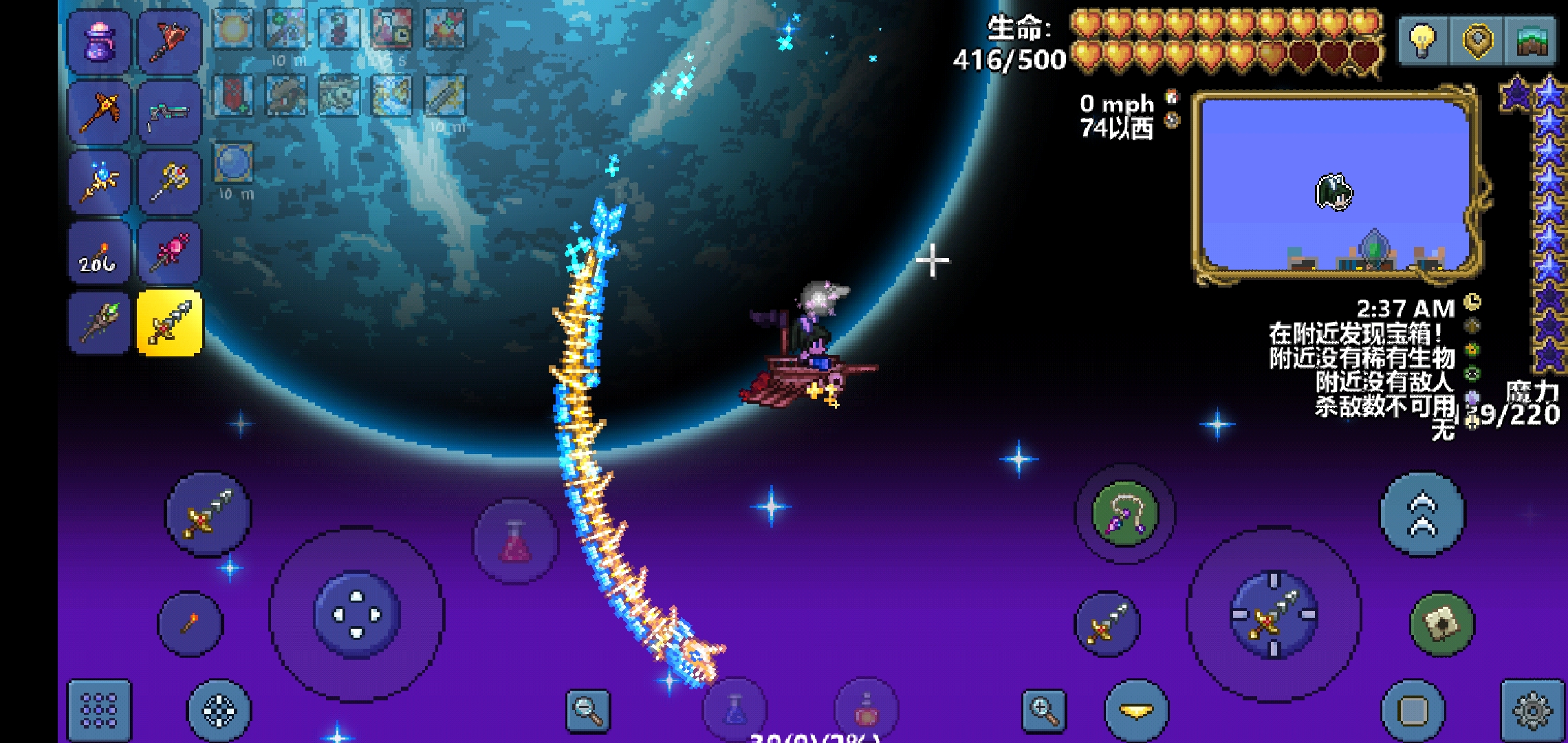This screenshot has height=743, width=1568.
Task: Tap the gold-framed minimap
Action: 1334,186
